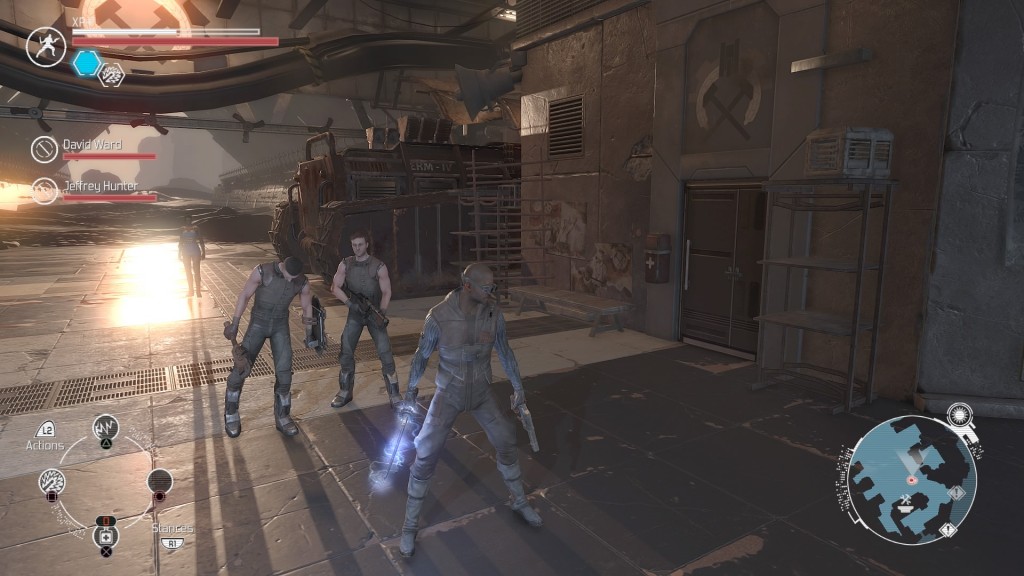Image resolution: width=1024 pixels, height=576 pixels.
Task: Select David Ward's companion icon
Action: click(44, 150)
